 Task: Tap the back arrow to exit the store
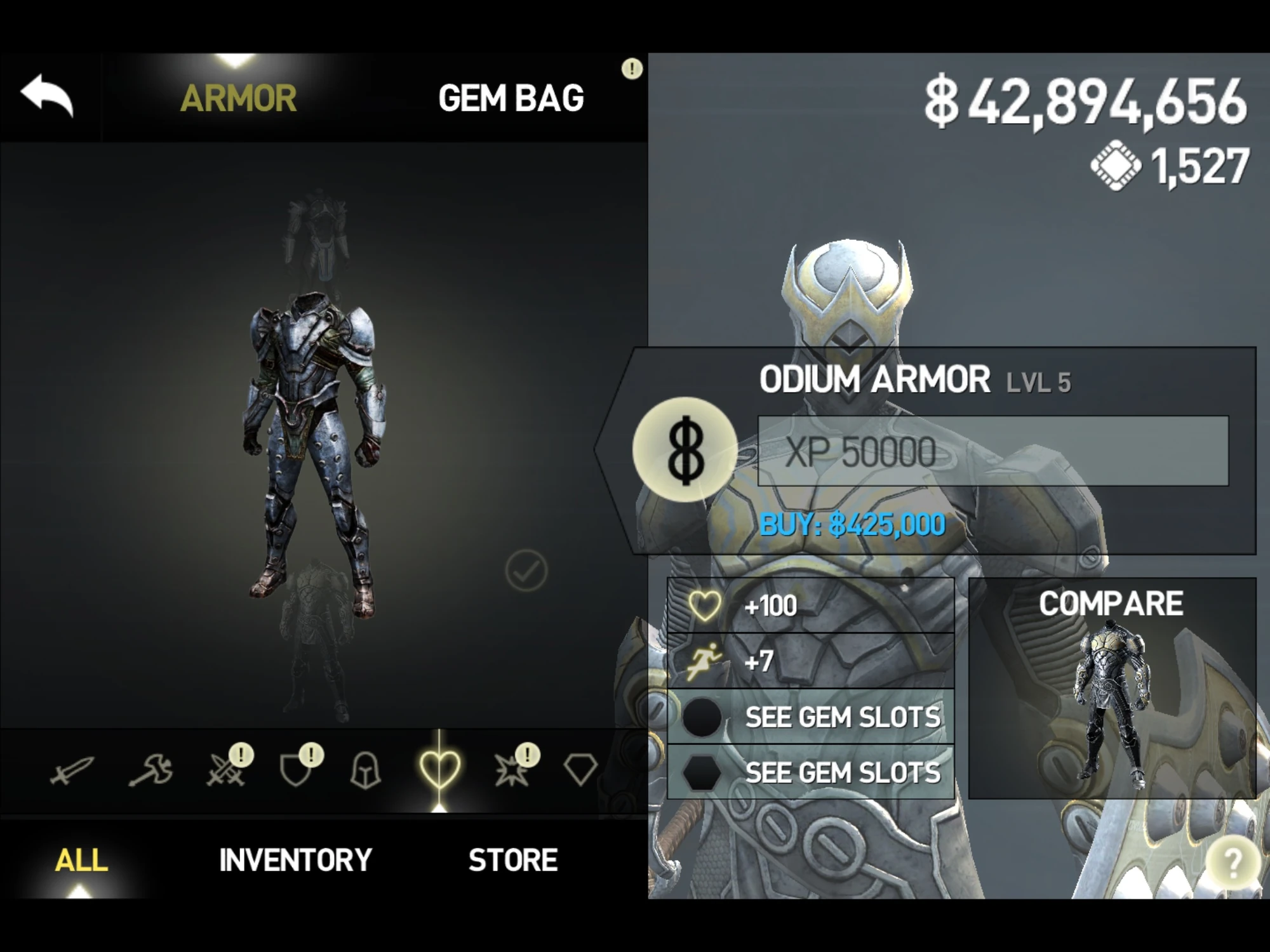coord(48,95)
